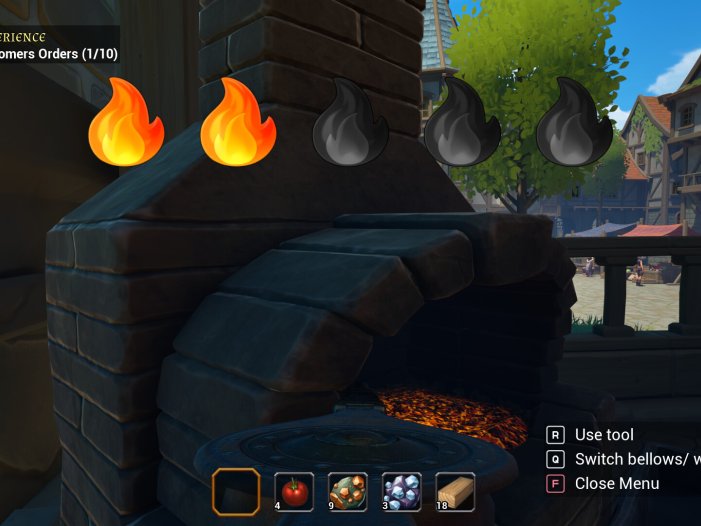
Task: Select the tomato hotbar slot
Action: (294, 491)
